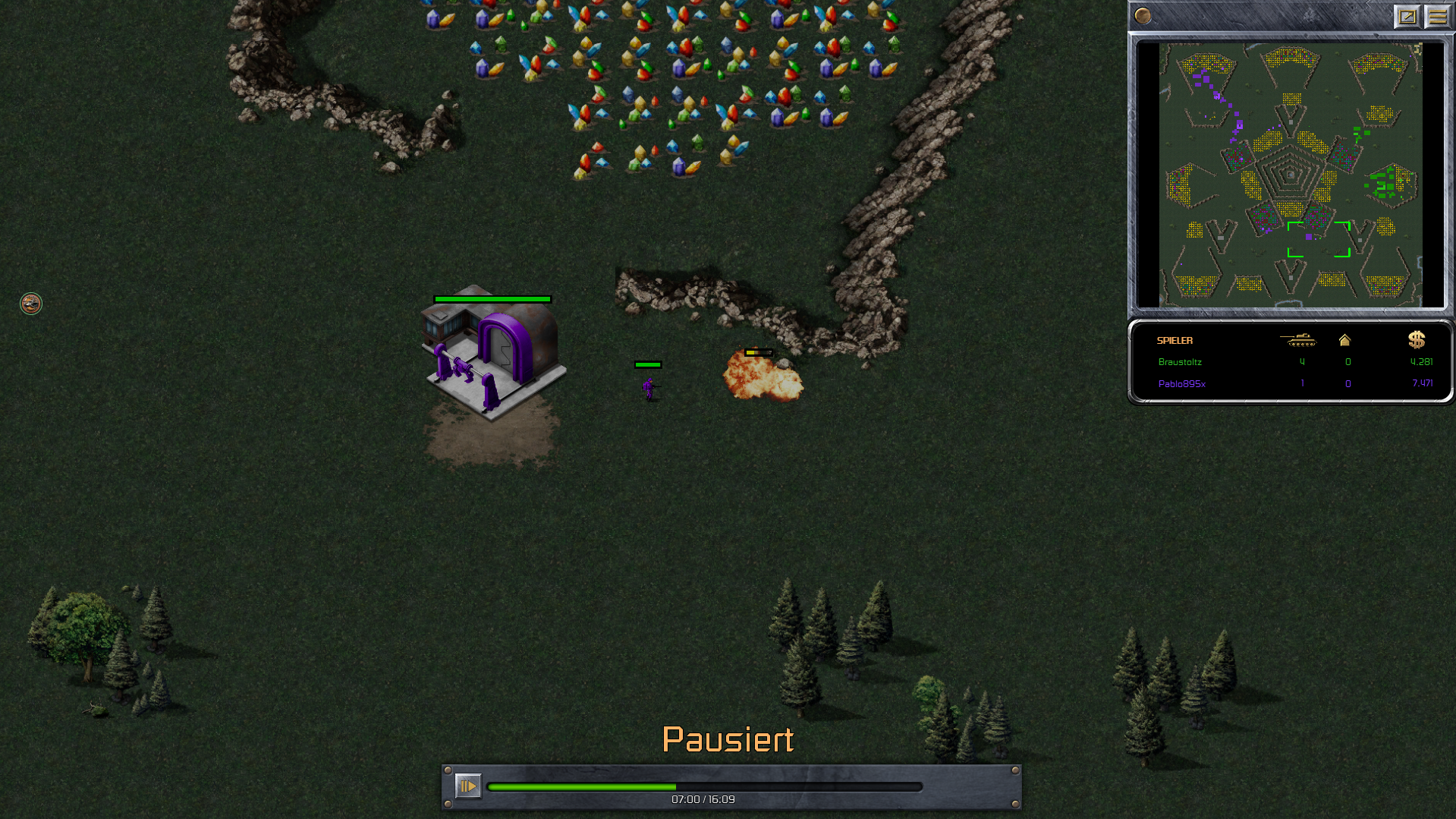This screenshot has width=1456, height=819.
Task: Seek along the green replay progress bar
Action: [704, 787]
